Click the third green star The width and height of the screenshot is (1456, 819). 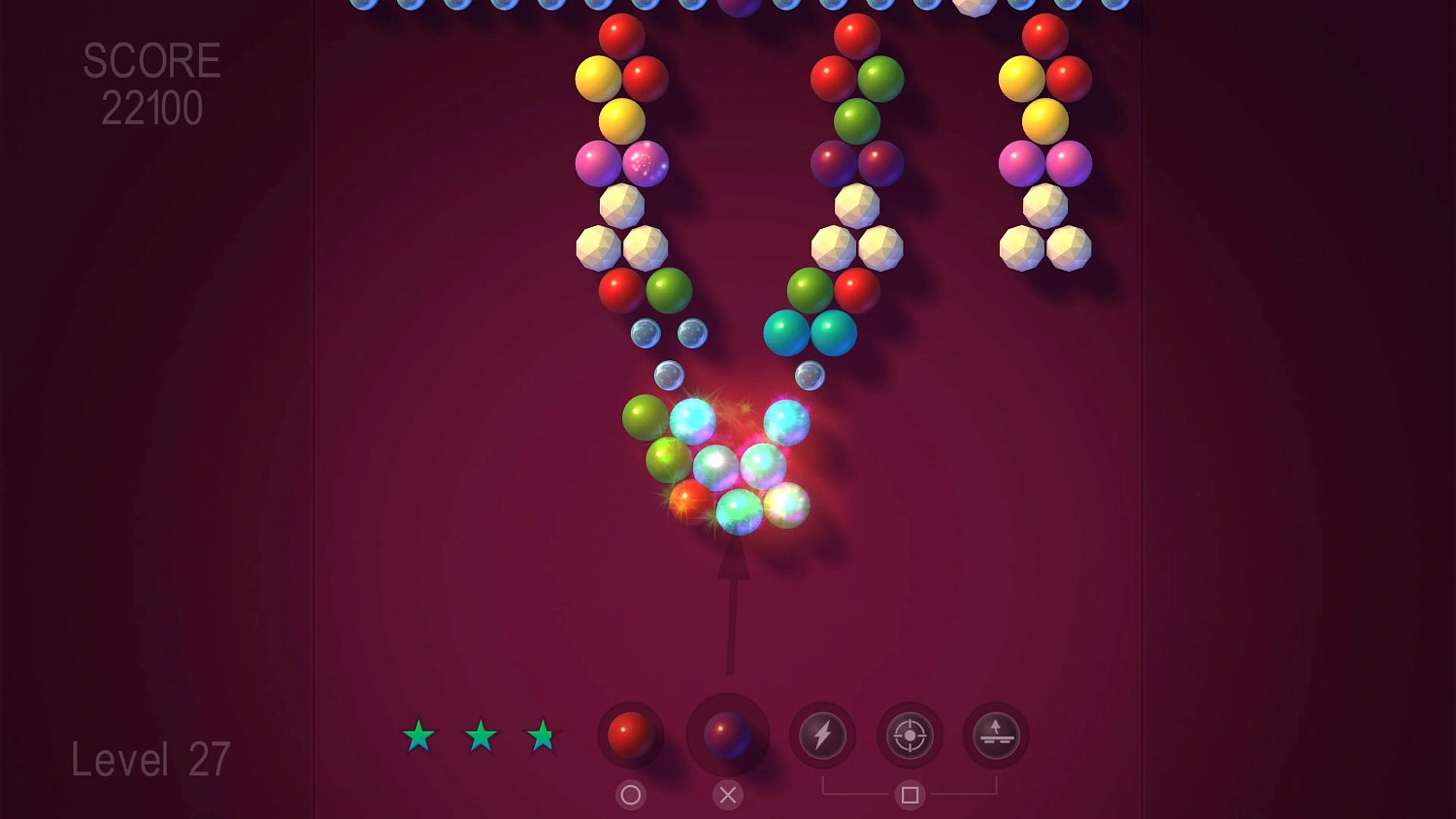coord(544,737)
